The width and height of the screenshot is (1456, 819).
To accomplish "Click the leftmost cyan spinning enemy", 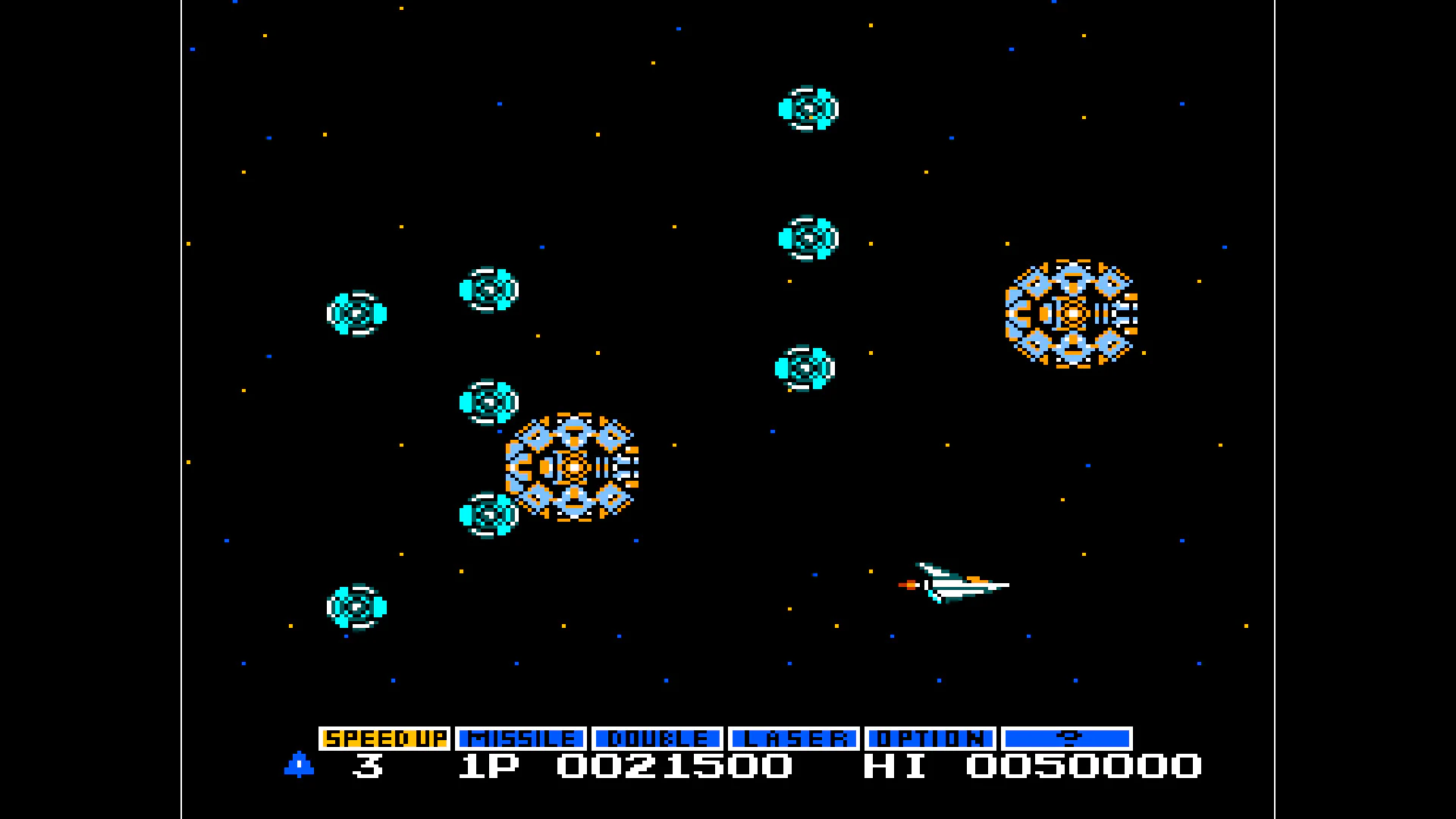I will tap(355, 313).
